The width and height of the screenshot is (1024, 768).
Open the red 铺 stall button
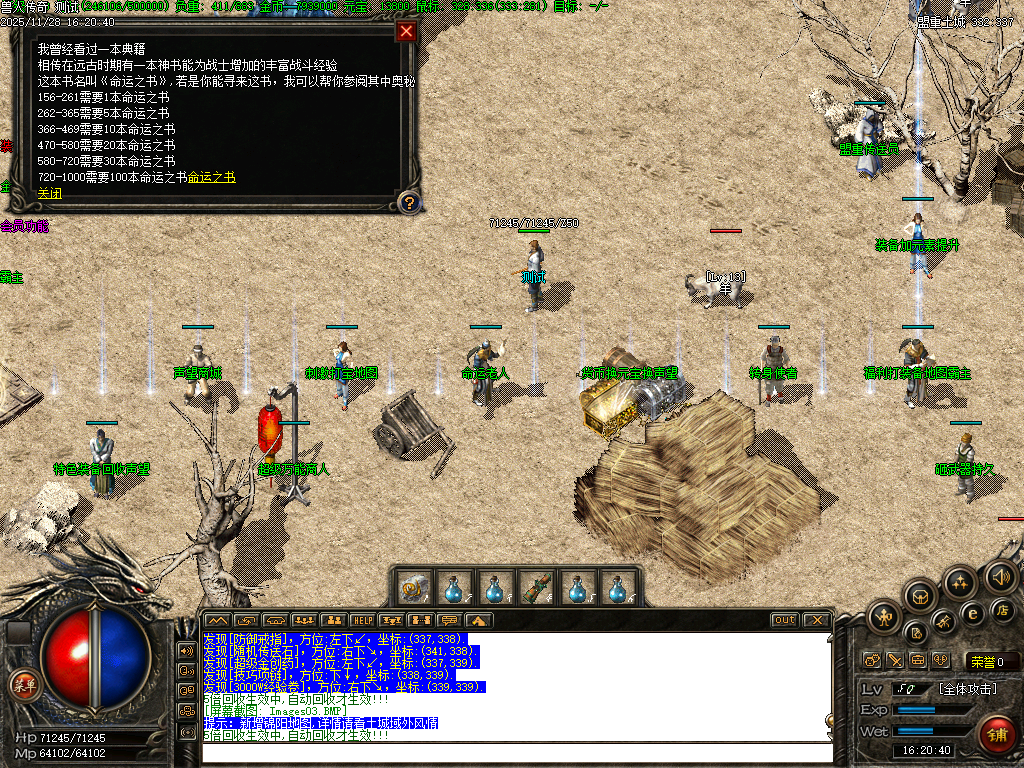996,733
